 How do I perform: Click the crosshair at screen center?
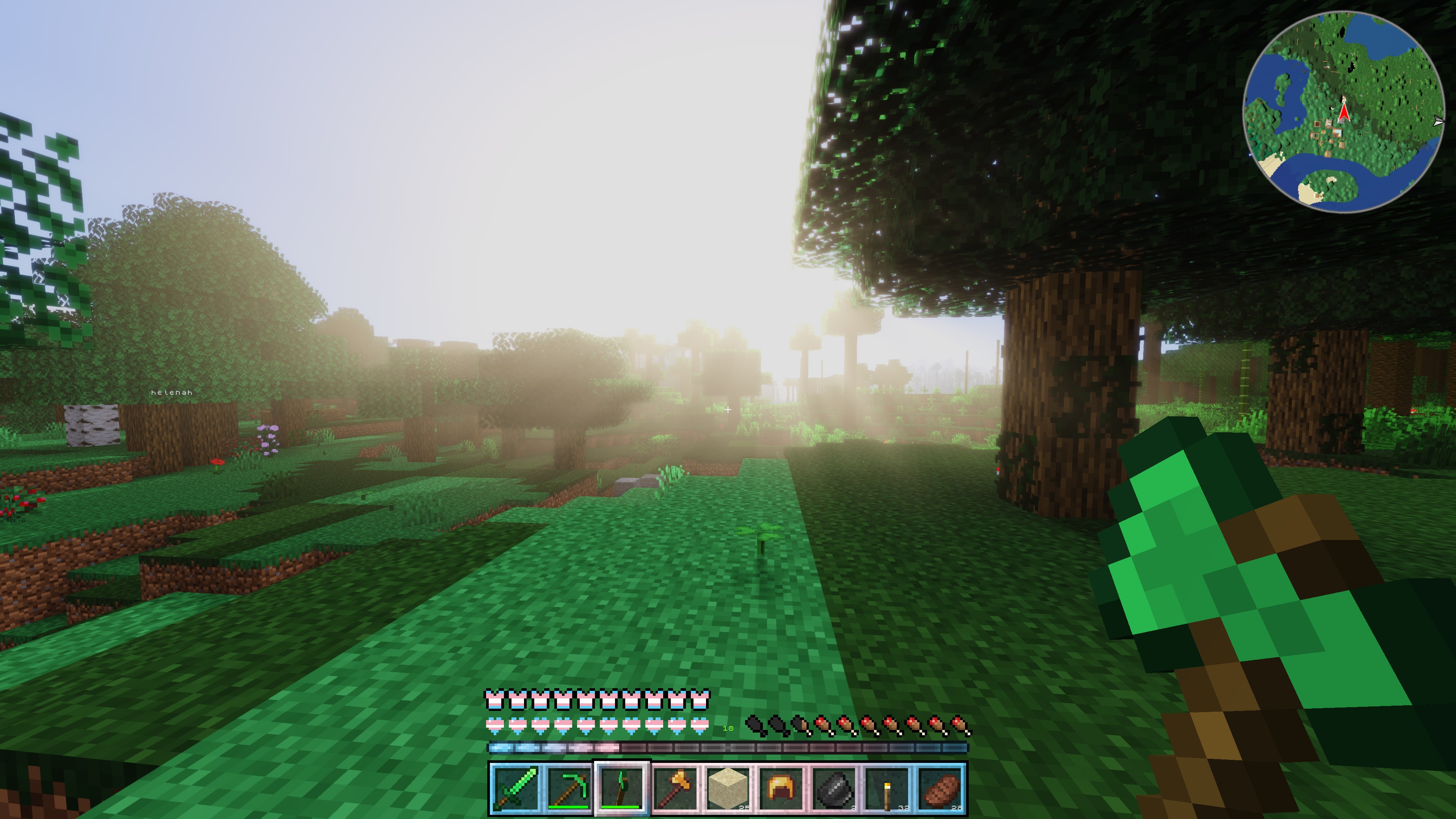coord(728,409)
